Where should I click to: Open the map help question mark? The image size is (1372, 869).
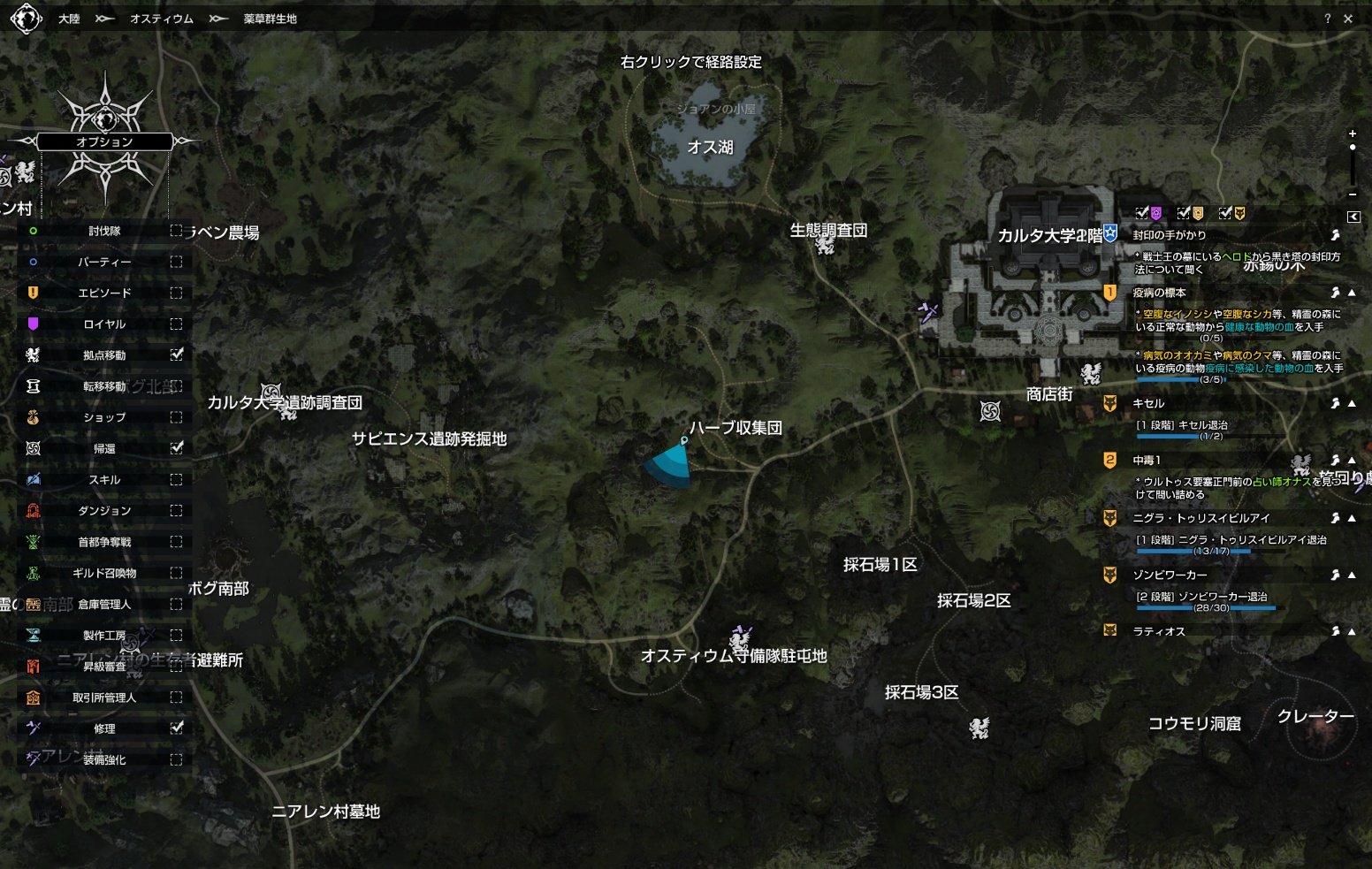[1327, 19]
